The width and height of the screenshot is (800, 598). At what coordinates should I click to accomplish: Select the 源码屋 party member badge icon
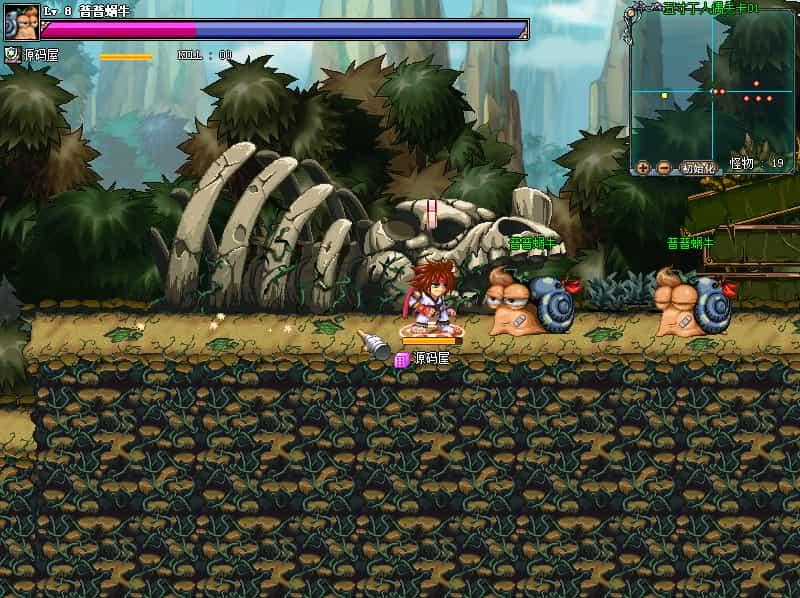[12, 56]
